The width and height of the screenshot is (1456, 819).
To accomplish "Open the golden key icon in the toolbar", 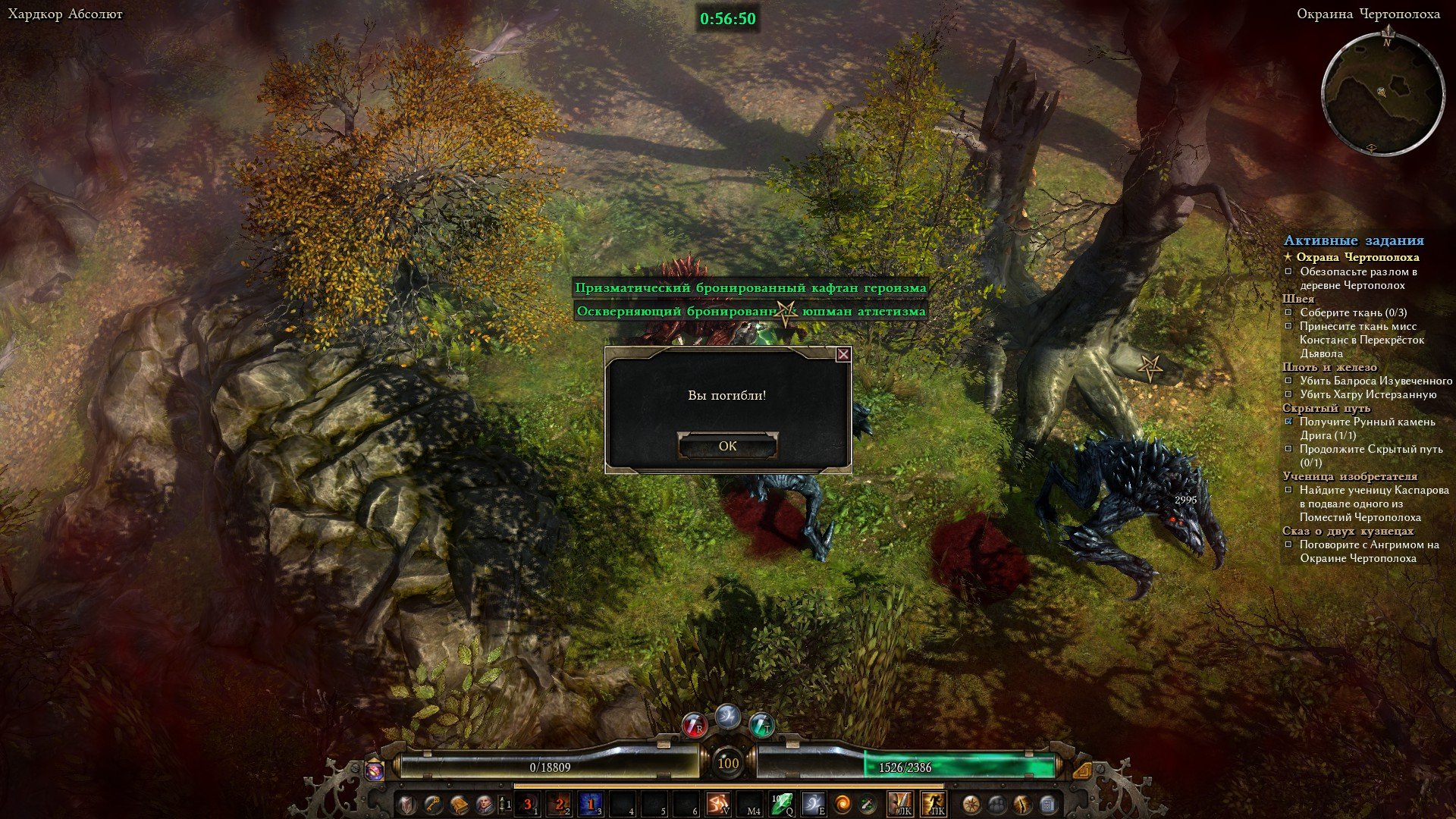I will (x=433, y=804).
